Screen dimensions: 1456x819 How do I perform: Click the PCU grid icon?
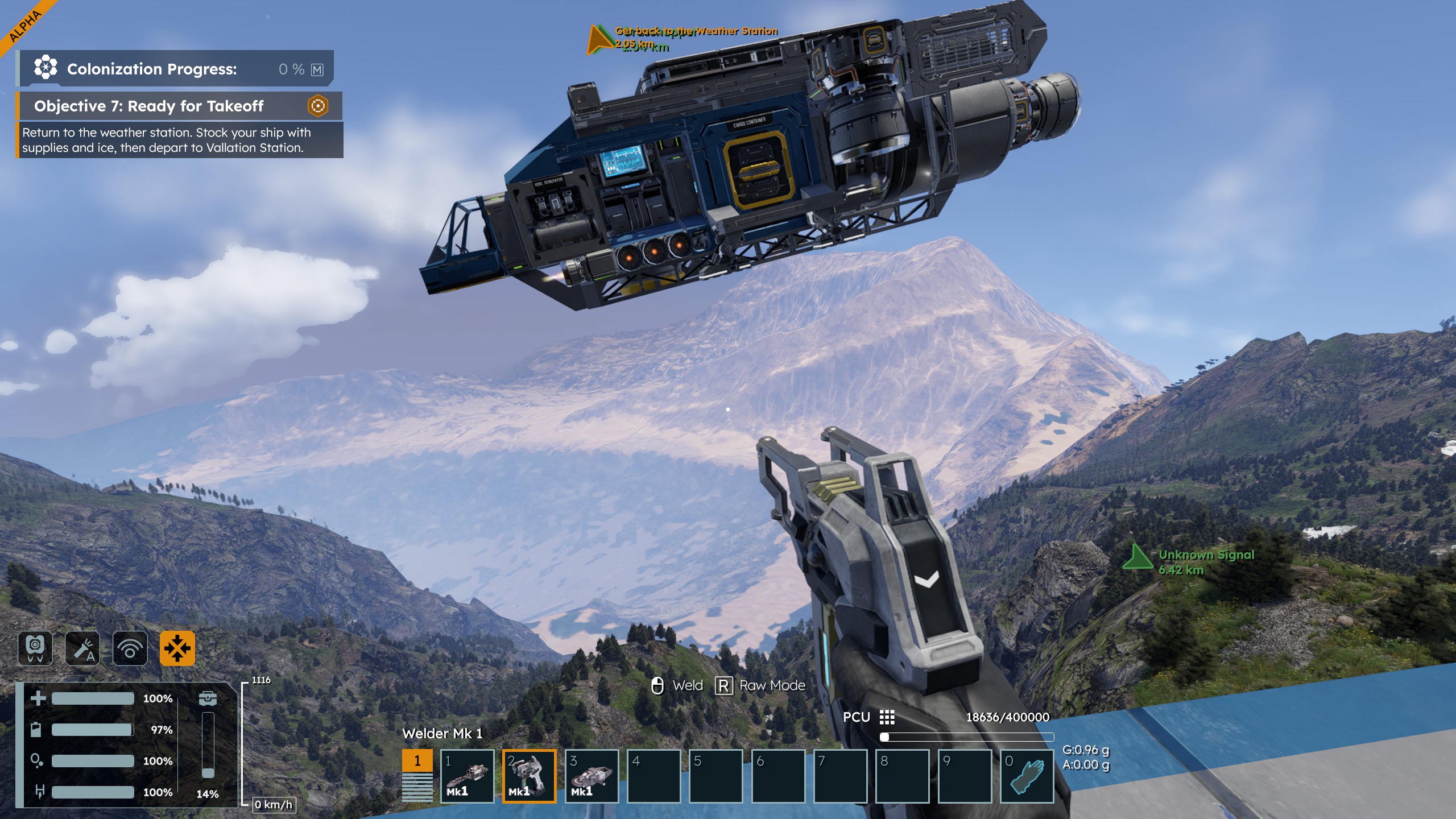point(887,717)
